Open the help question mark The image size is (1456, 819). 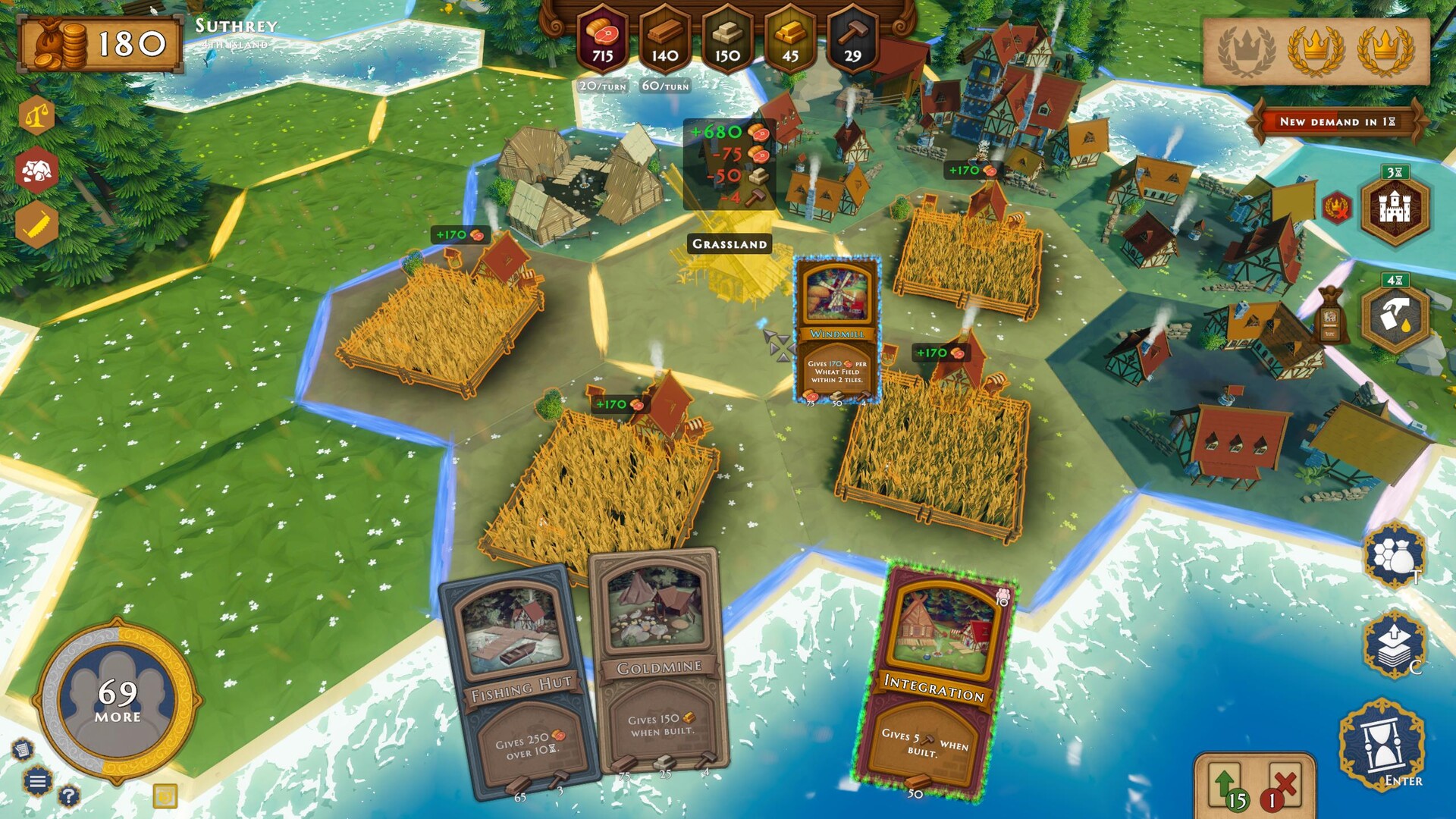click(x=67, y=796)
